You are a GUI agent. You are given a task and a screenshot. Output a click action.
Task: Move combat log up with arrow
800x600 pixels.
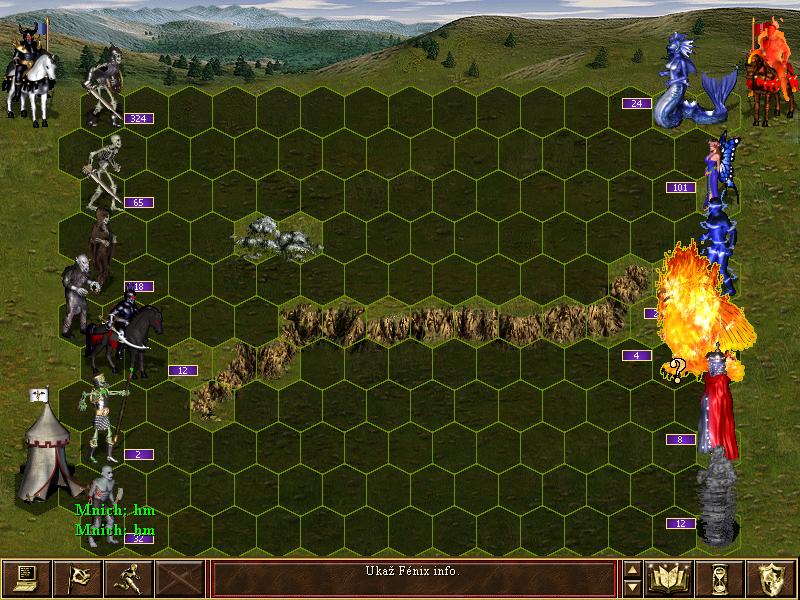coord(633,570)
